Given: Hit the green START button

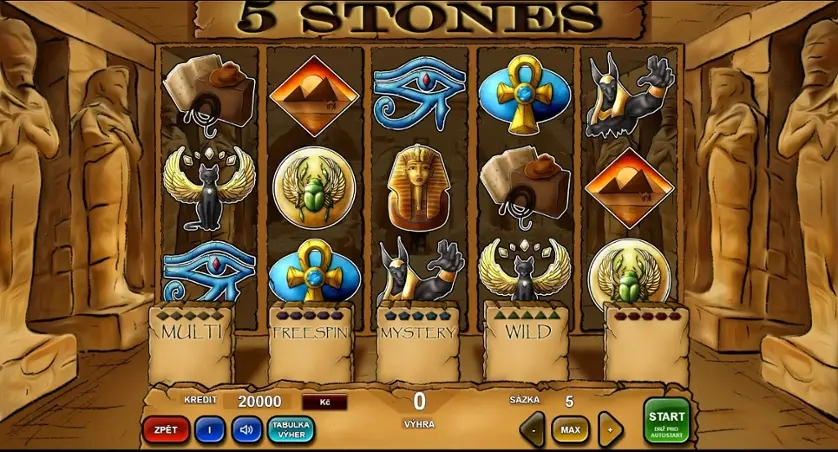Looking at the screenshot, I should tap(666, 420).
